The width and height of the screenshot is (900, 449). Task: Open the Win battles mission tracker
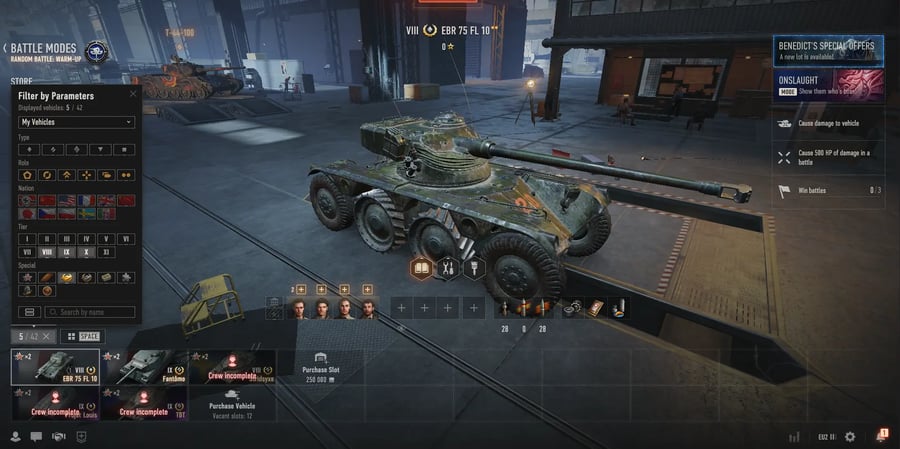coord(827,190)
